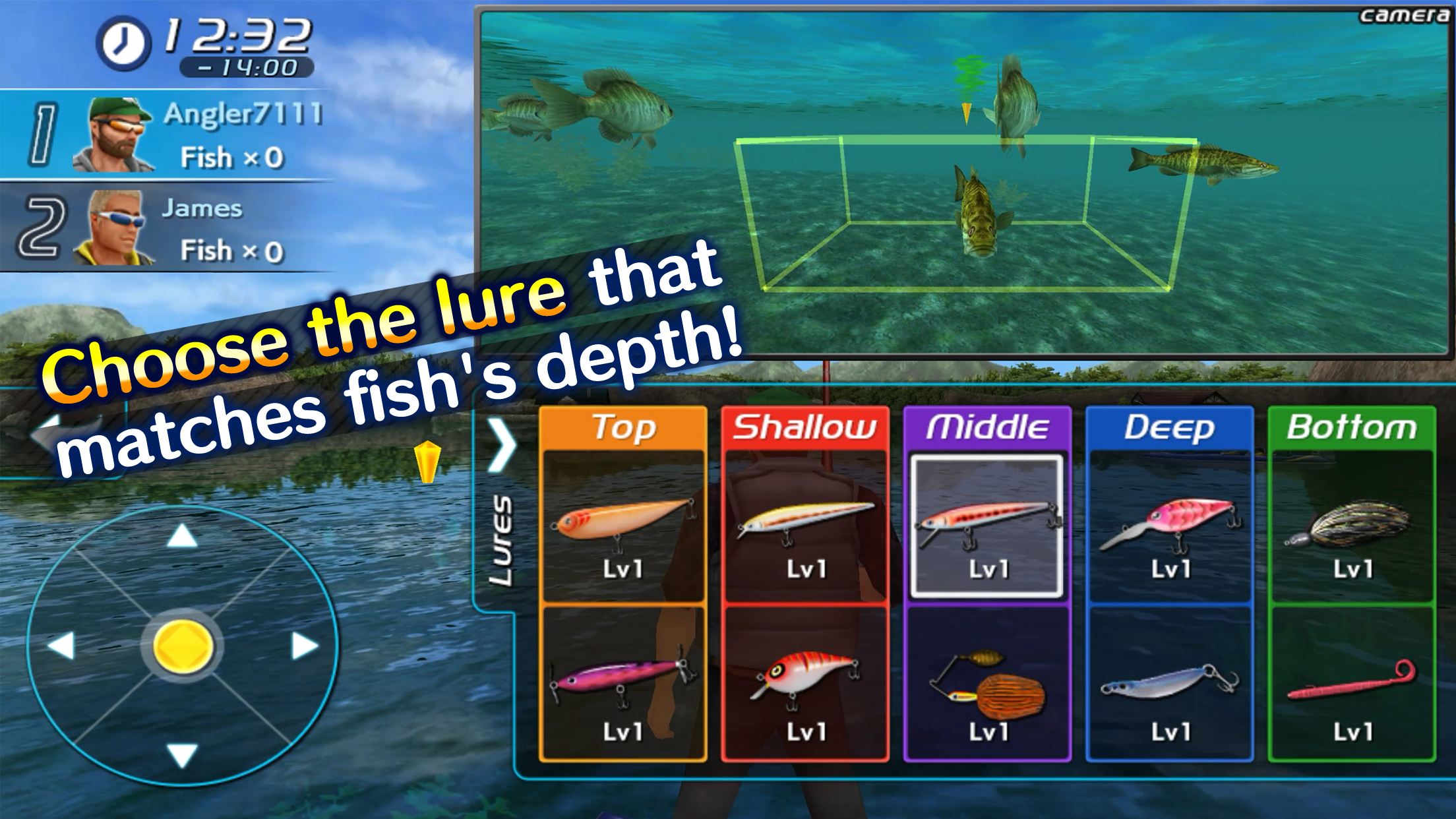Select the highlighted Middle minnow lure
Image resolution: width=1456 pixels, height=819 pixels.
[x=986, y=521]
